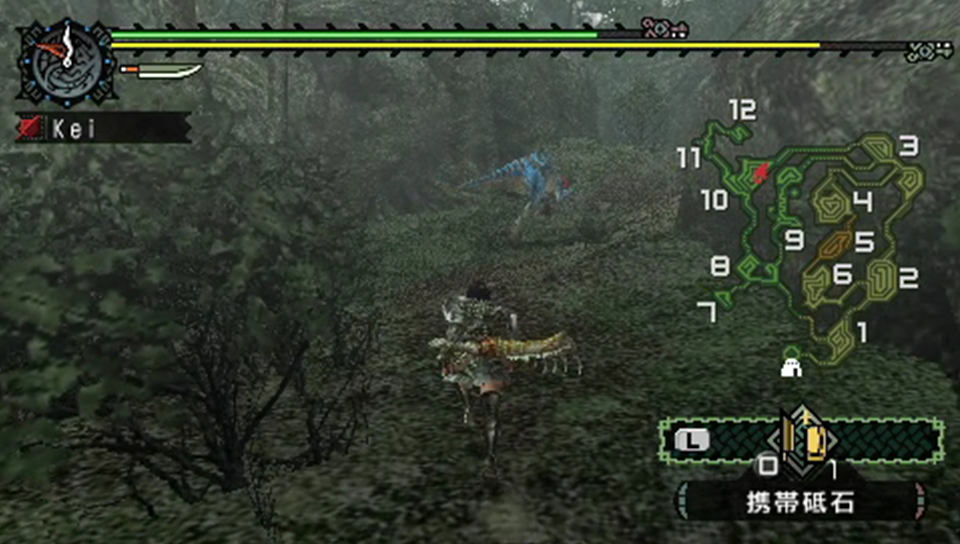Choose area 12 on the minimap

click(x=742, y=111)
